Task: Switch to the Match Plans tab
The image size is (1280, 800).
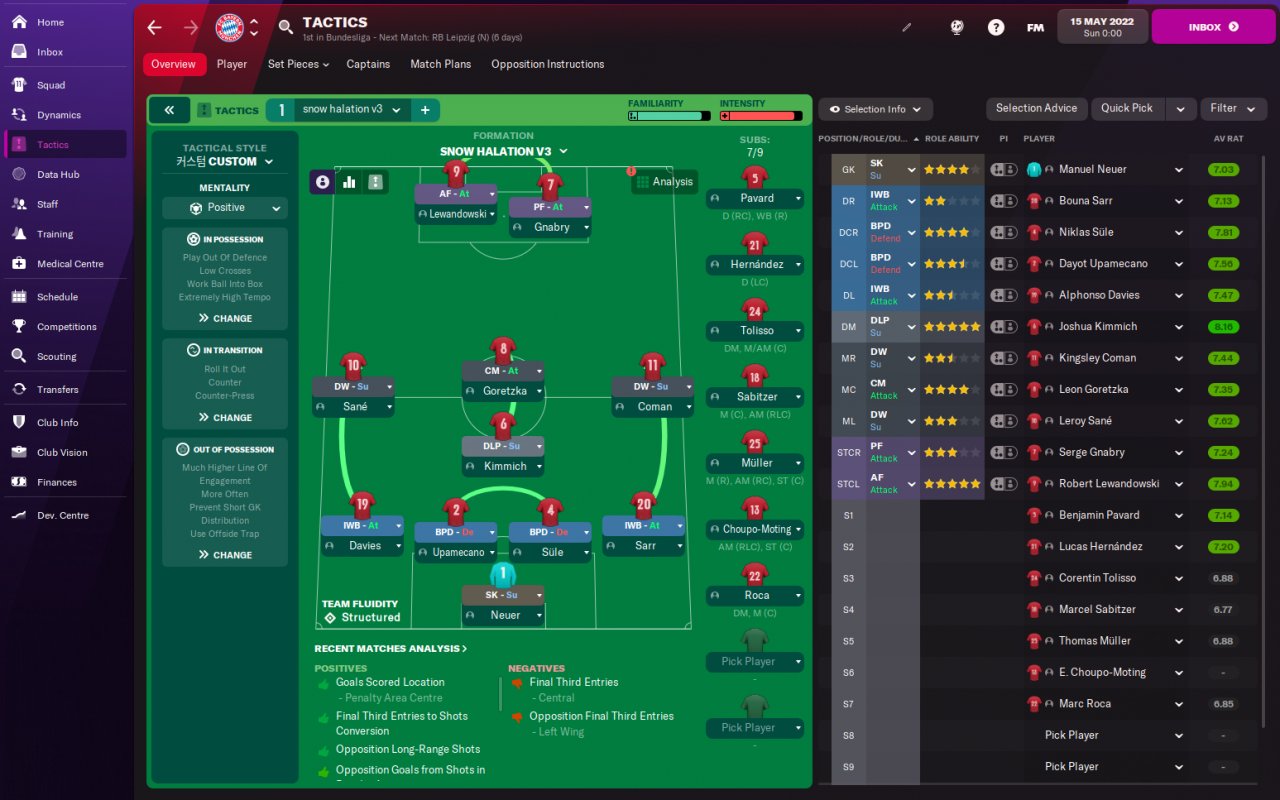Action: tap(440, 64)
